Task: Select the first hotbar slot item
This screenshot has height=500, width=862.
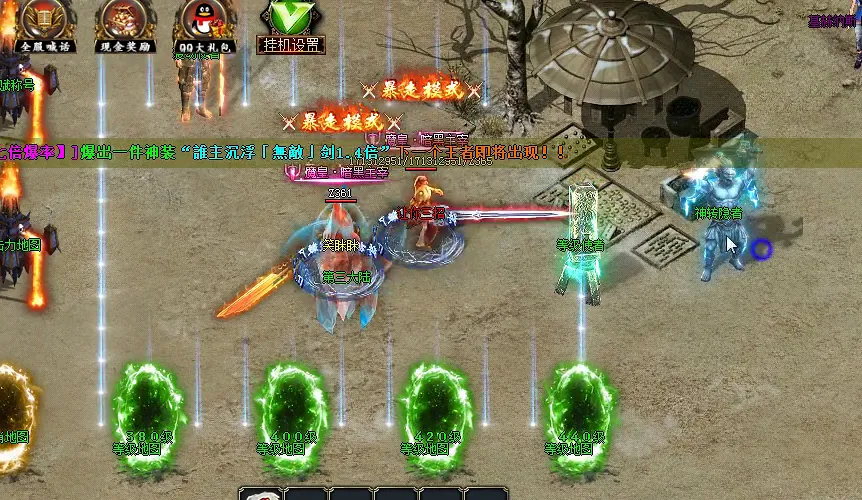Action: point(261,494)
